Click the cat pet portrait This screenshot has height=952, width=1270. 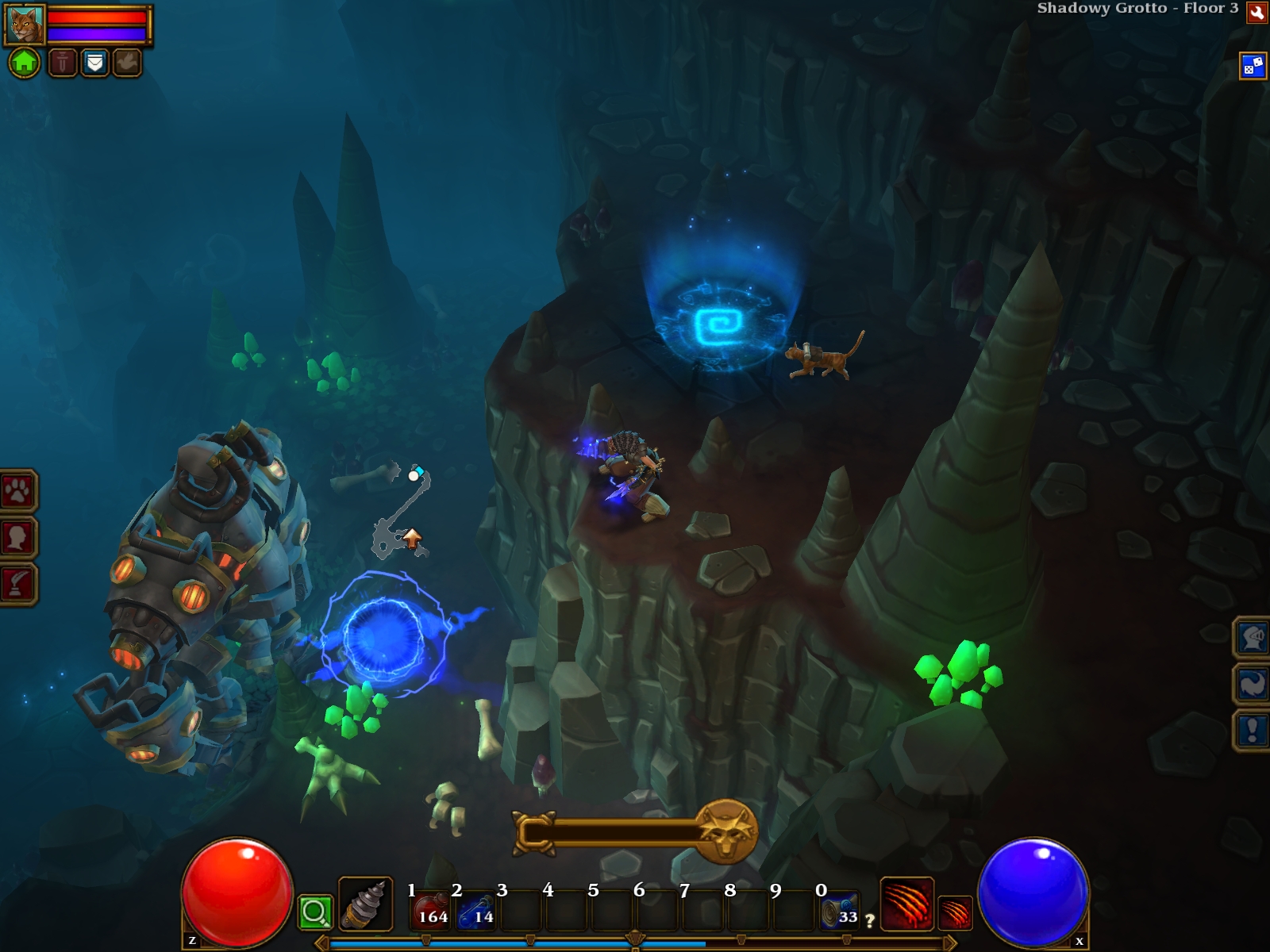[25, 25]
